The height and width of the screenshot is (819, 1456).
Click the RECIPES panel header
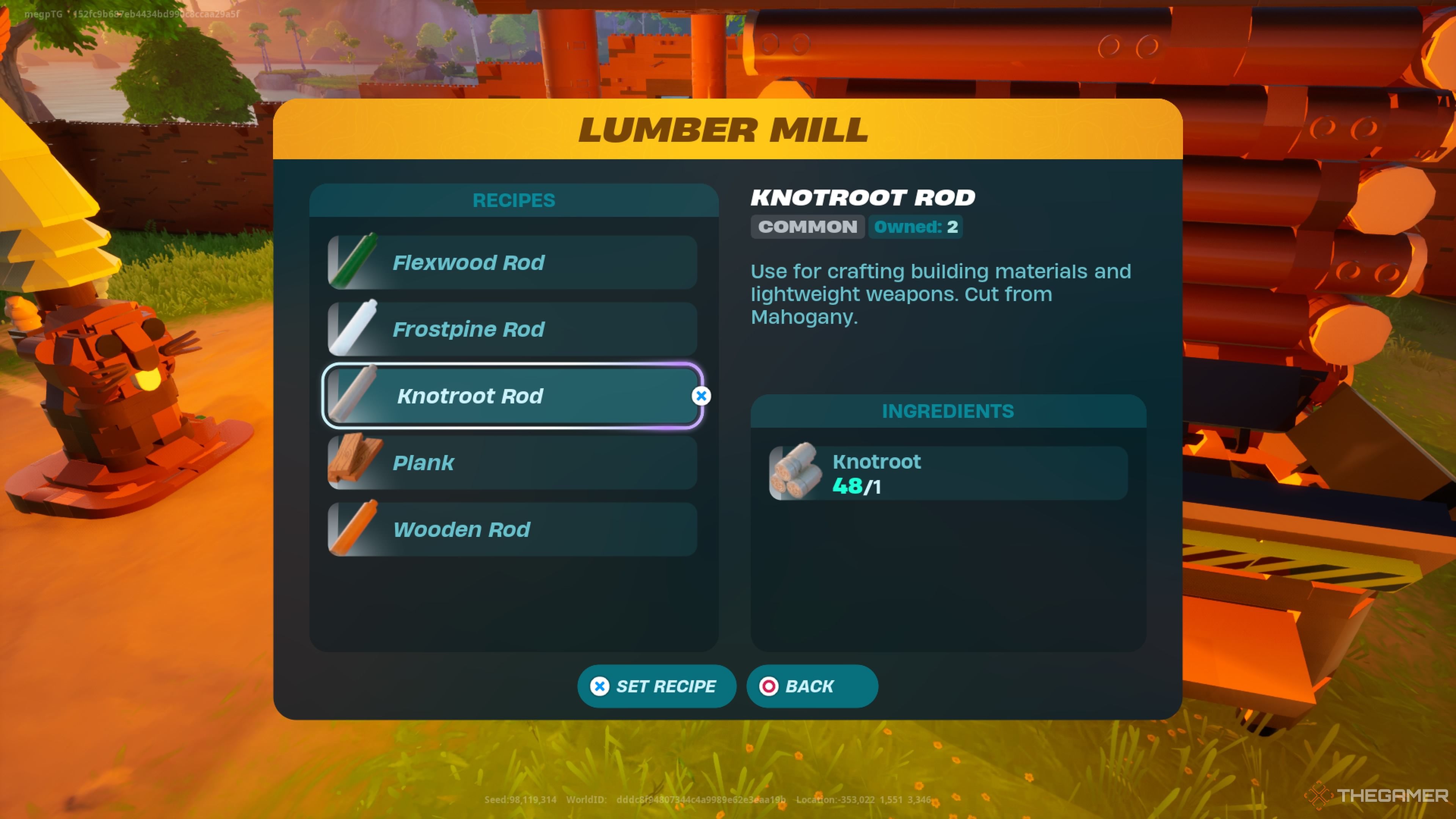point(513,200)
